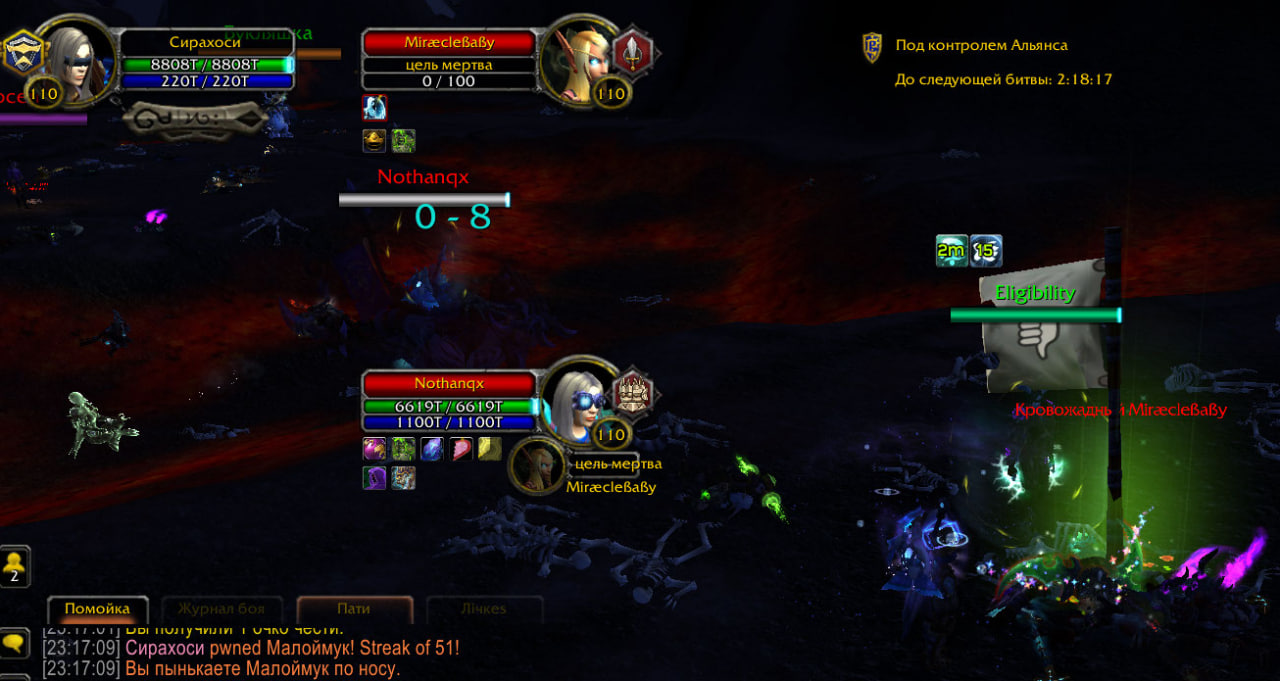Click the blue ghost debuff on target
Viewport: 1280px width, 681px height.
(375, 108)
